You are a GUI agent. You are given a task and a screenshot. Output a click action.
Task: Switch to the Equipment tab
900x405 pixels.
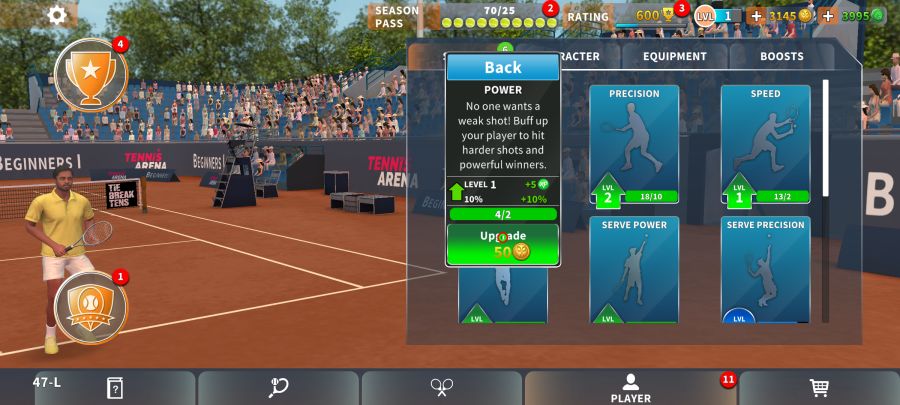click(x=674, y=57)
